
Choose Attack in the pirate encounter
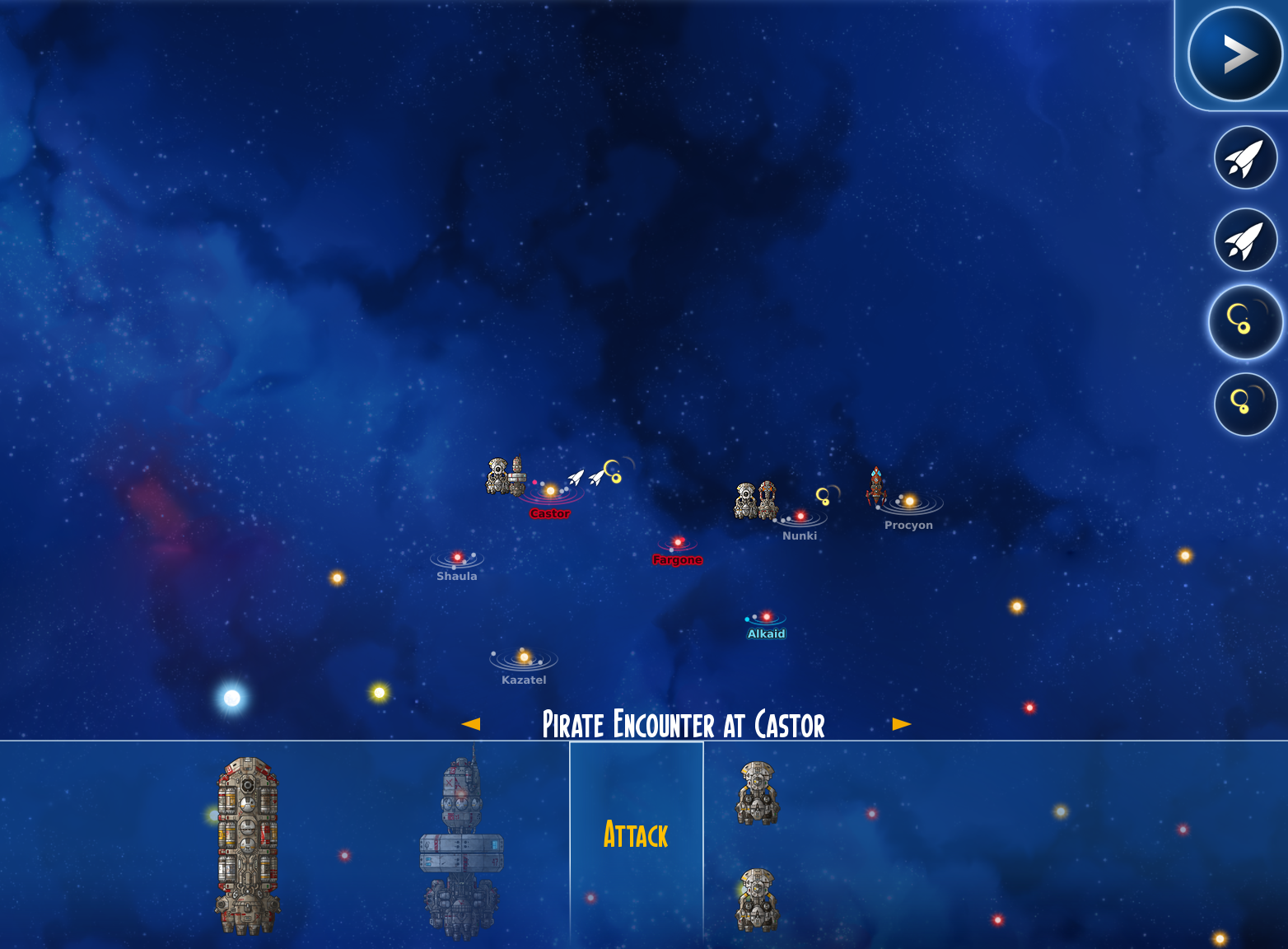click(636, 835)
